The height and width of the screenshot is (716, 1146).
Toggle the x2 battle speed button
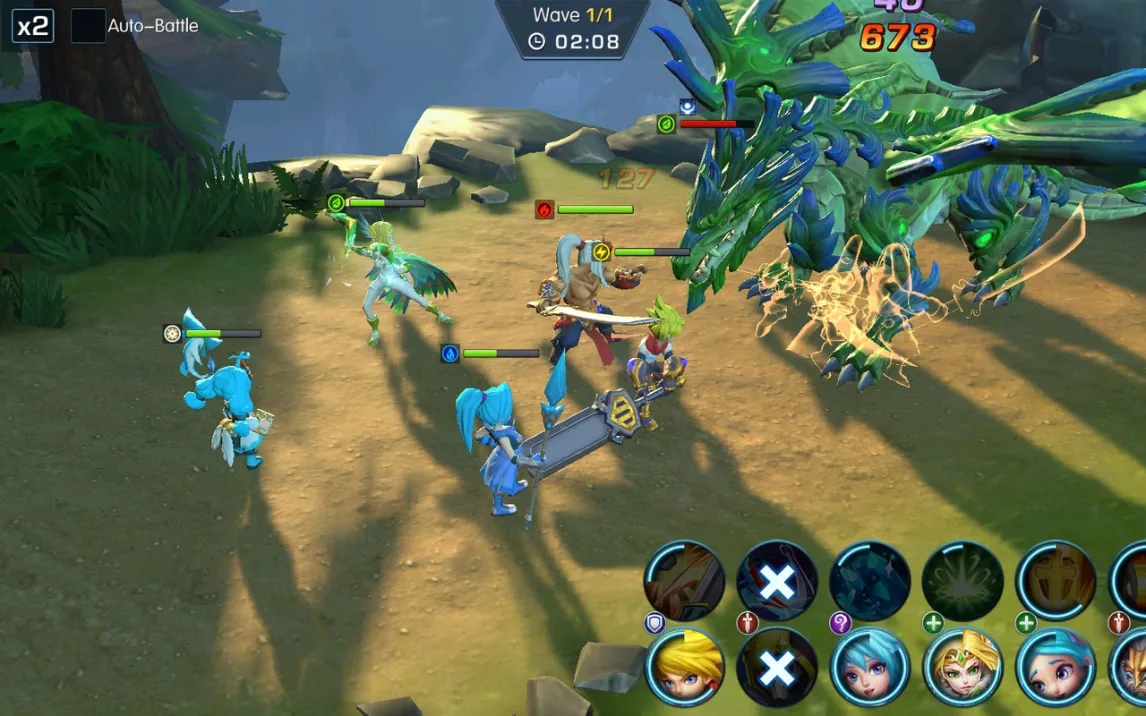32,26
